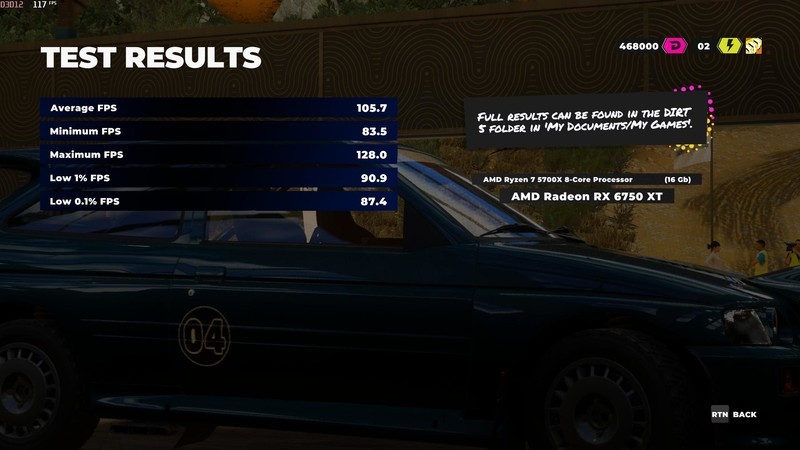
Task: Go back from the test results screen
Action: tap(733, 414)
